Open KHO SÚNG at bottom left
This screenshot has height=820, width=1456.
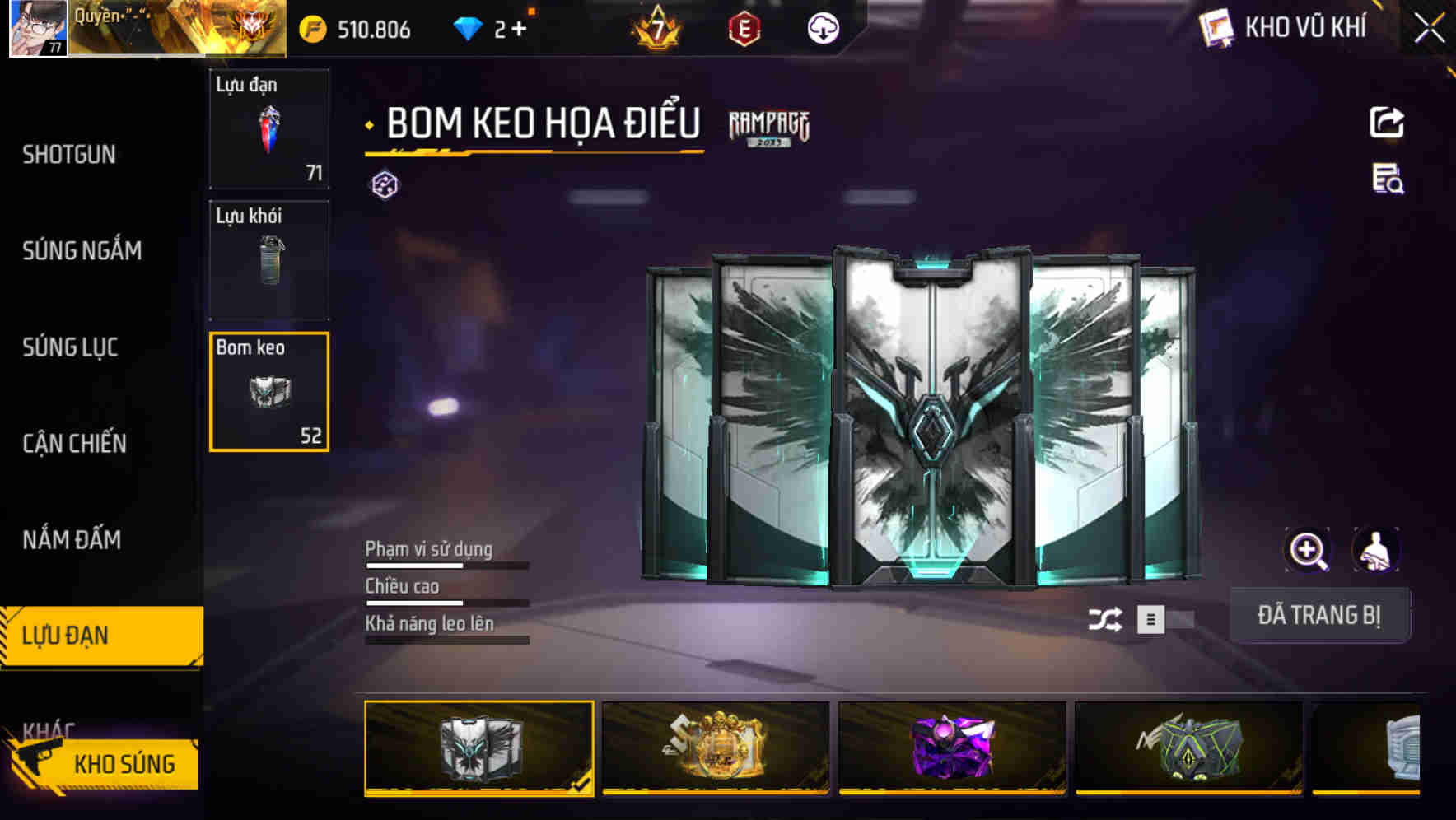click(x=125, y=762)
